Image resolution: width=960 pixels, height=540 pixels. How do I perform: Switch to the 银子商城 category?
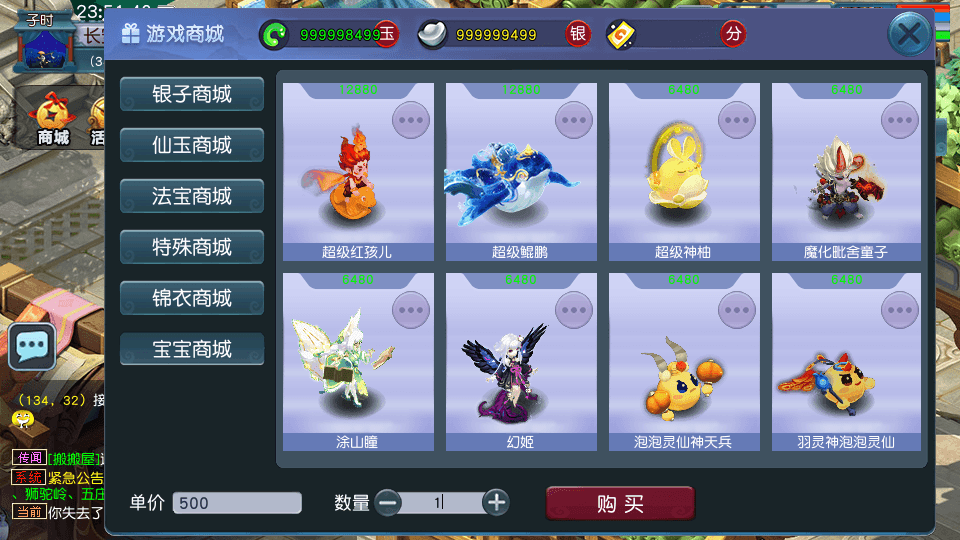tap(192, 94)
